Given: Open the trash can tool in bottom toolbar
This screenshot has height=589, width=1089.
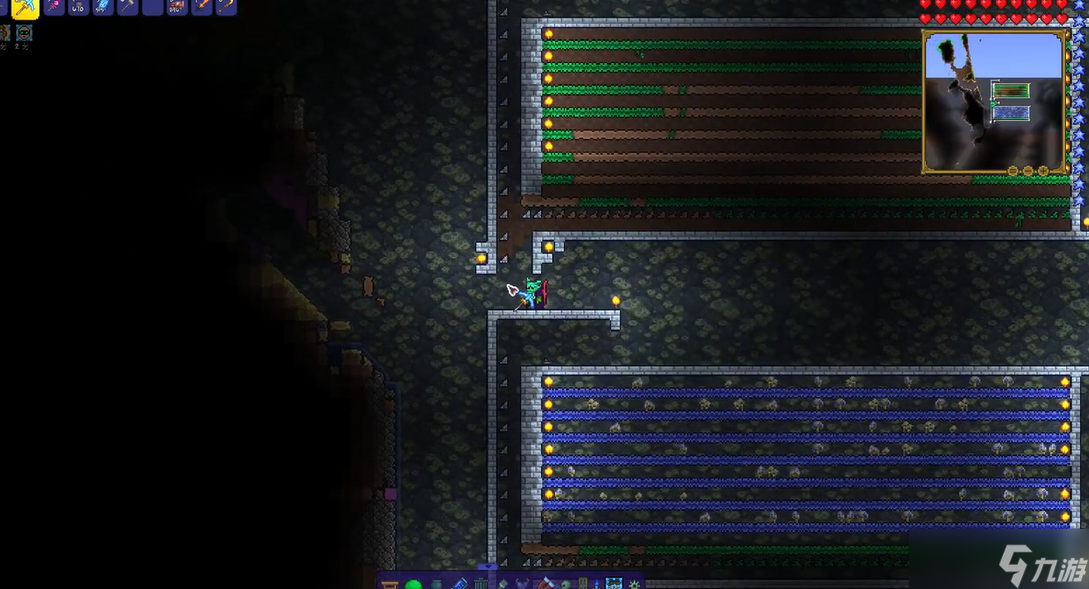Looking at the screenshot, I should 481,583.
